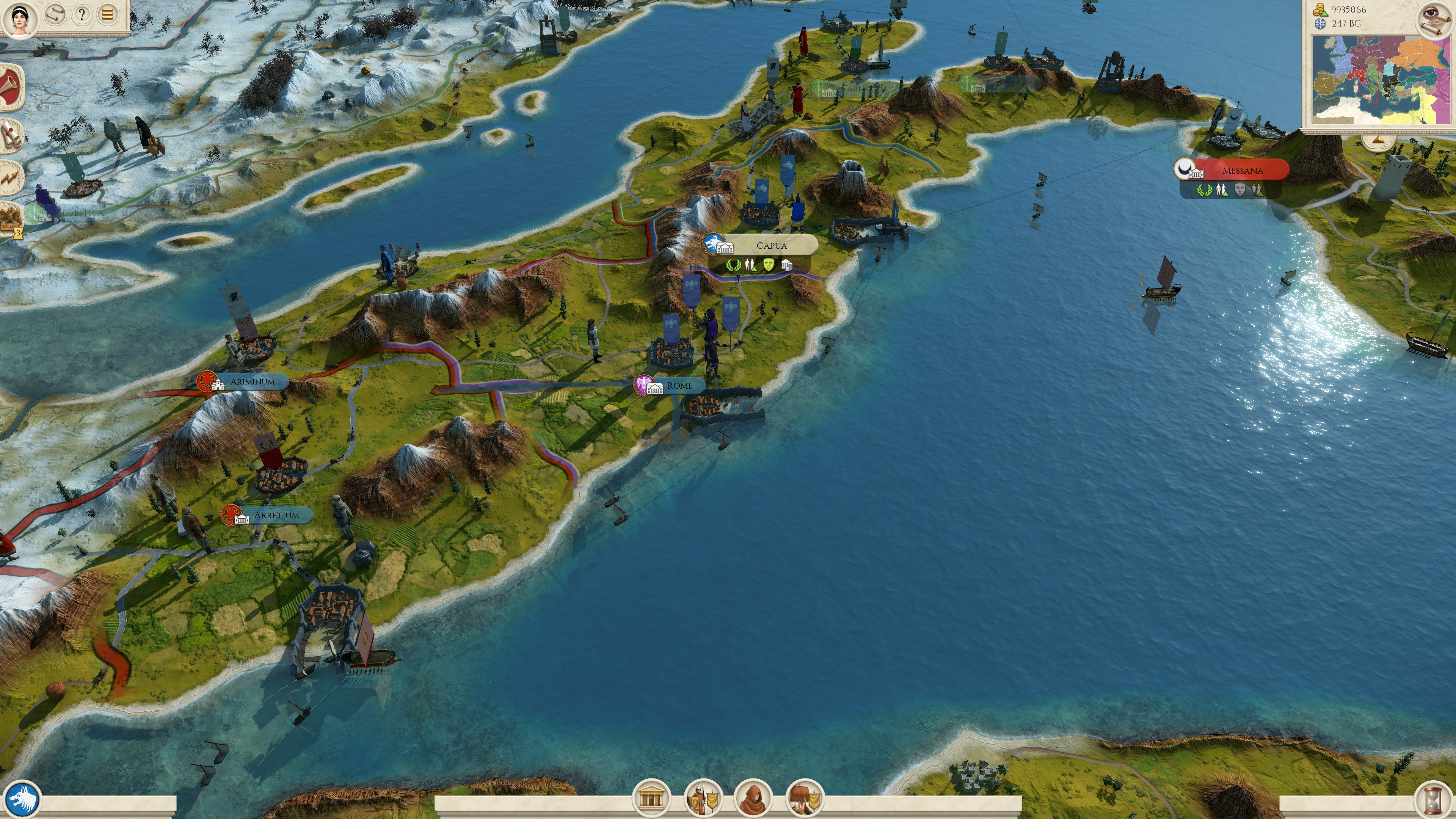Select the Capua settlement label
1456x819 pixels.
tap(772, 245)
